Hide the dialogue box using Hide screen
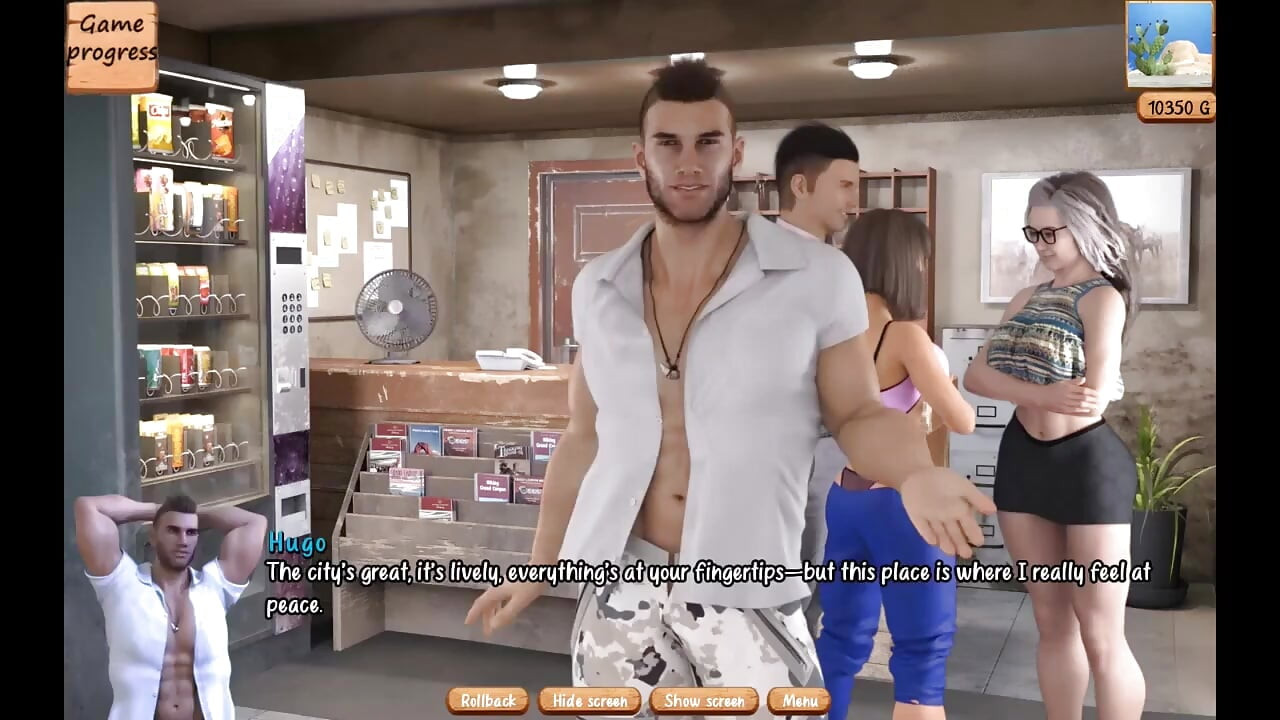The image size is (1280, 720). [589, 701]
